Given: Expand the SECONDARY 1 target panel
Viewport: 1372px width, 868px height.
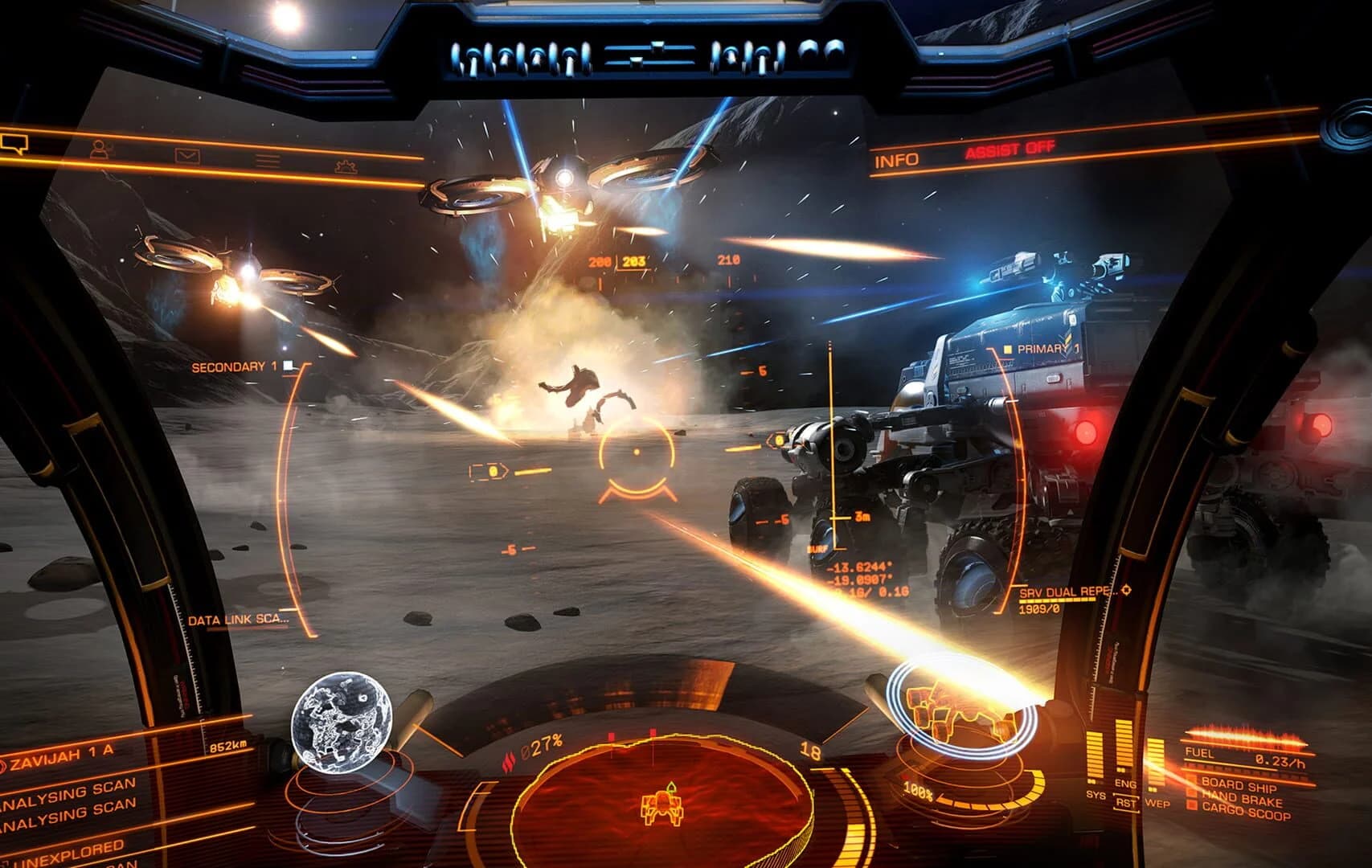Looking at the screenshot, I should point(234,366).
